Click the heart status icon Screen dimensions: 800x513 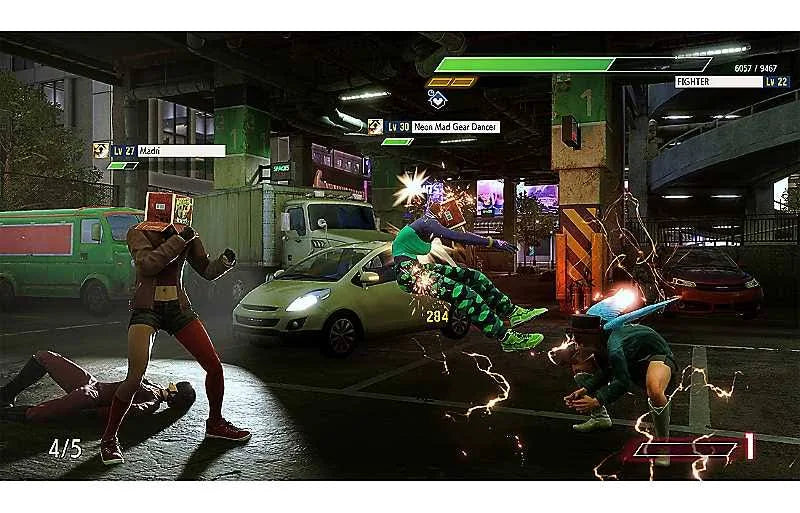(437, 98)
